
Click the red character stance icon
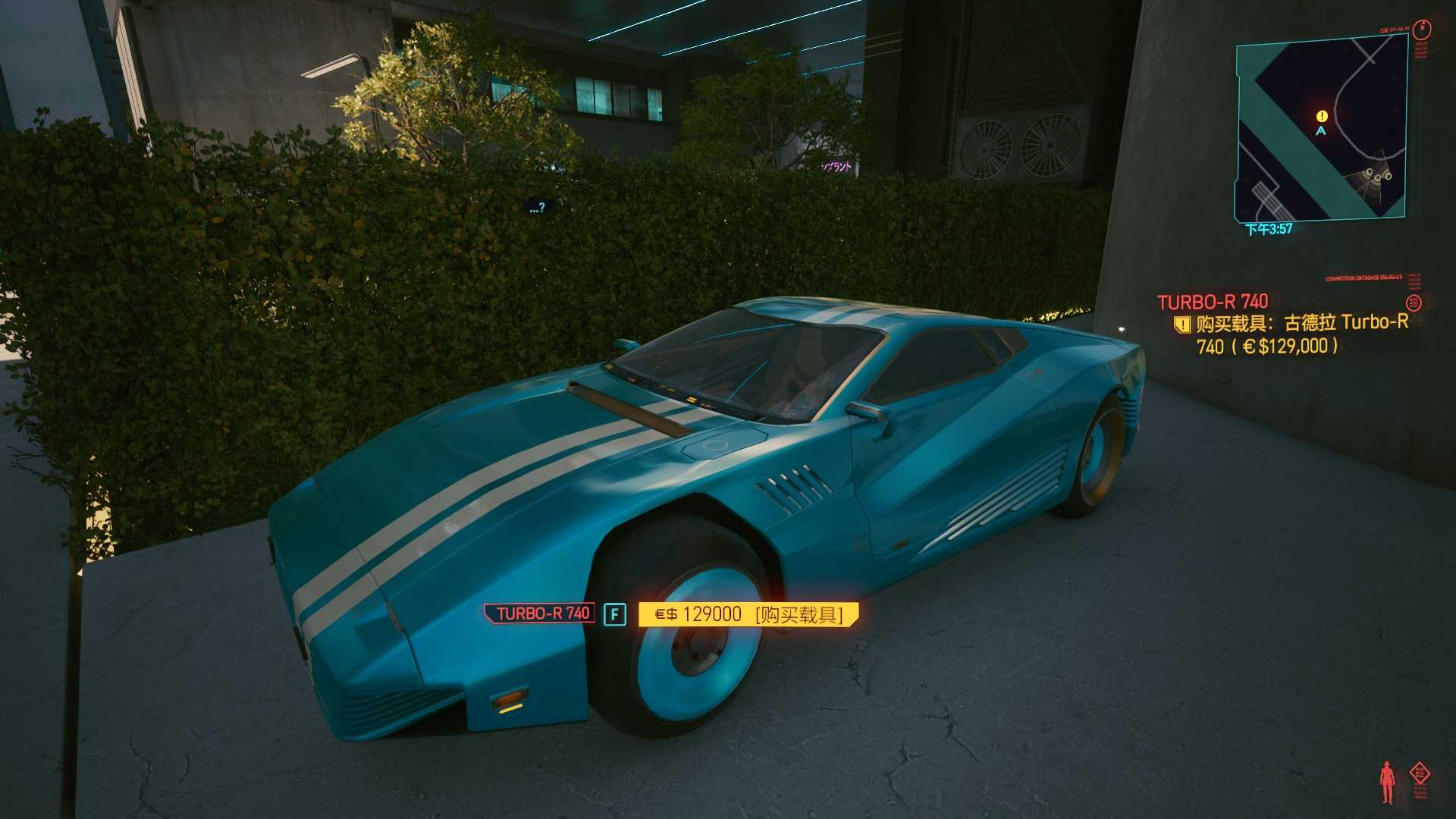(x=1387, y=782)
